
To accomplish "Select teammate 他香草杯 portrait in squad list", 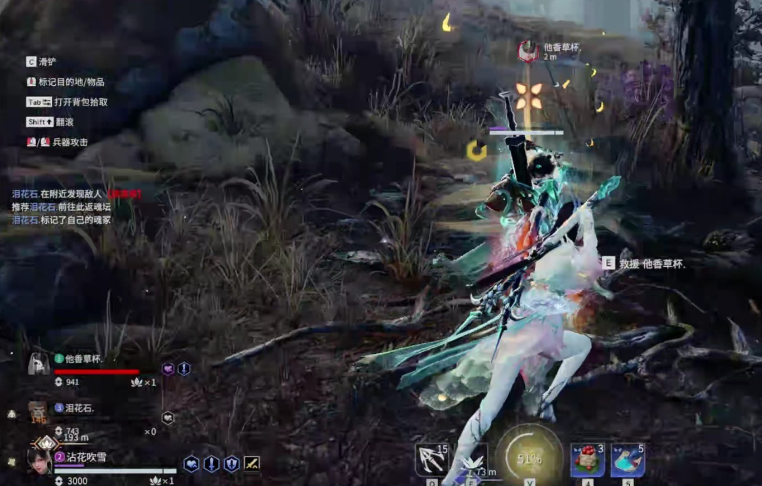I will 38,363.
